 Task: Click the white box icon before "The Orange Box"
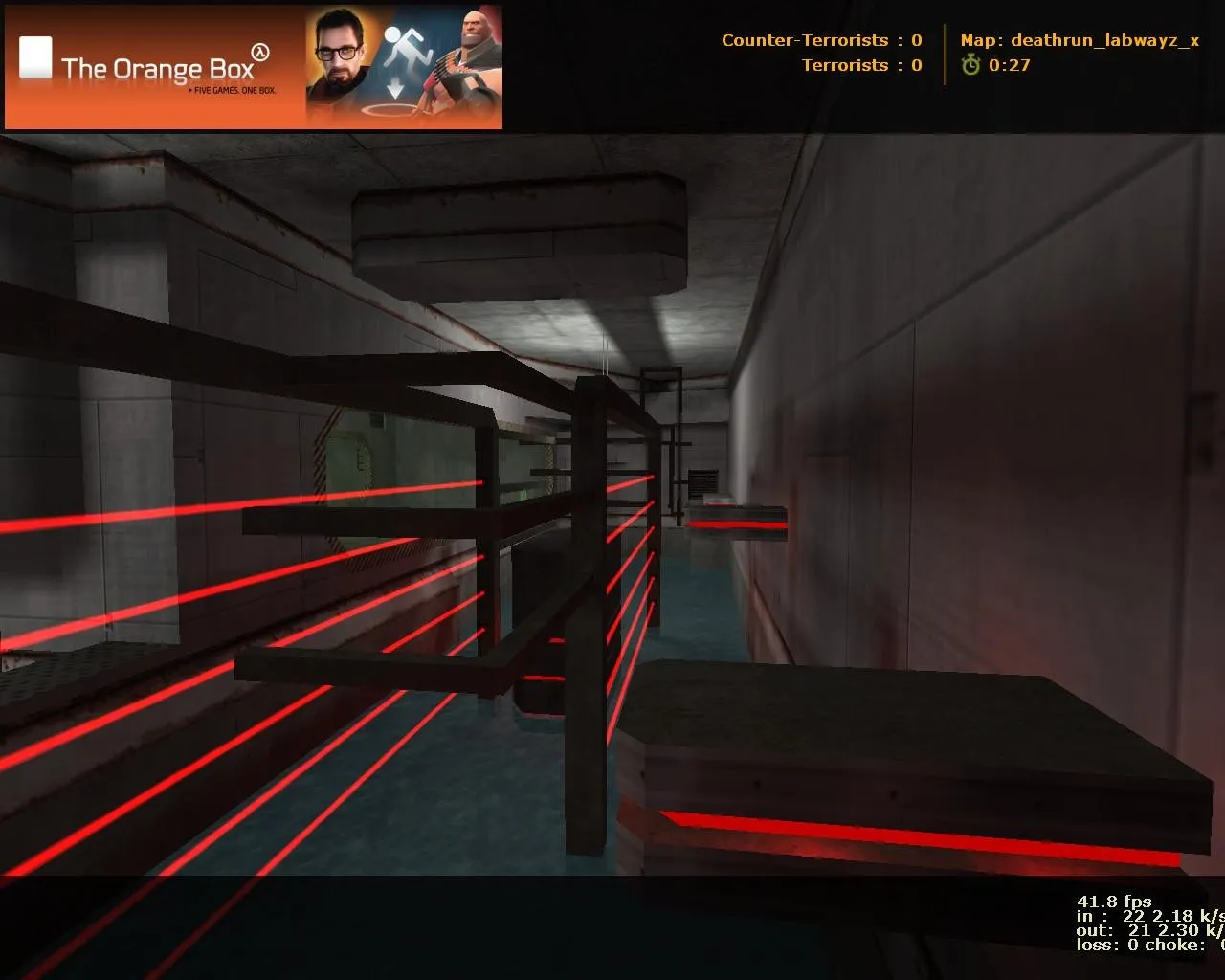coord(35,57)
